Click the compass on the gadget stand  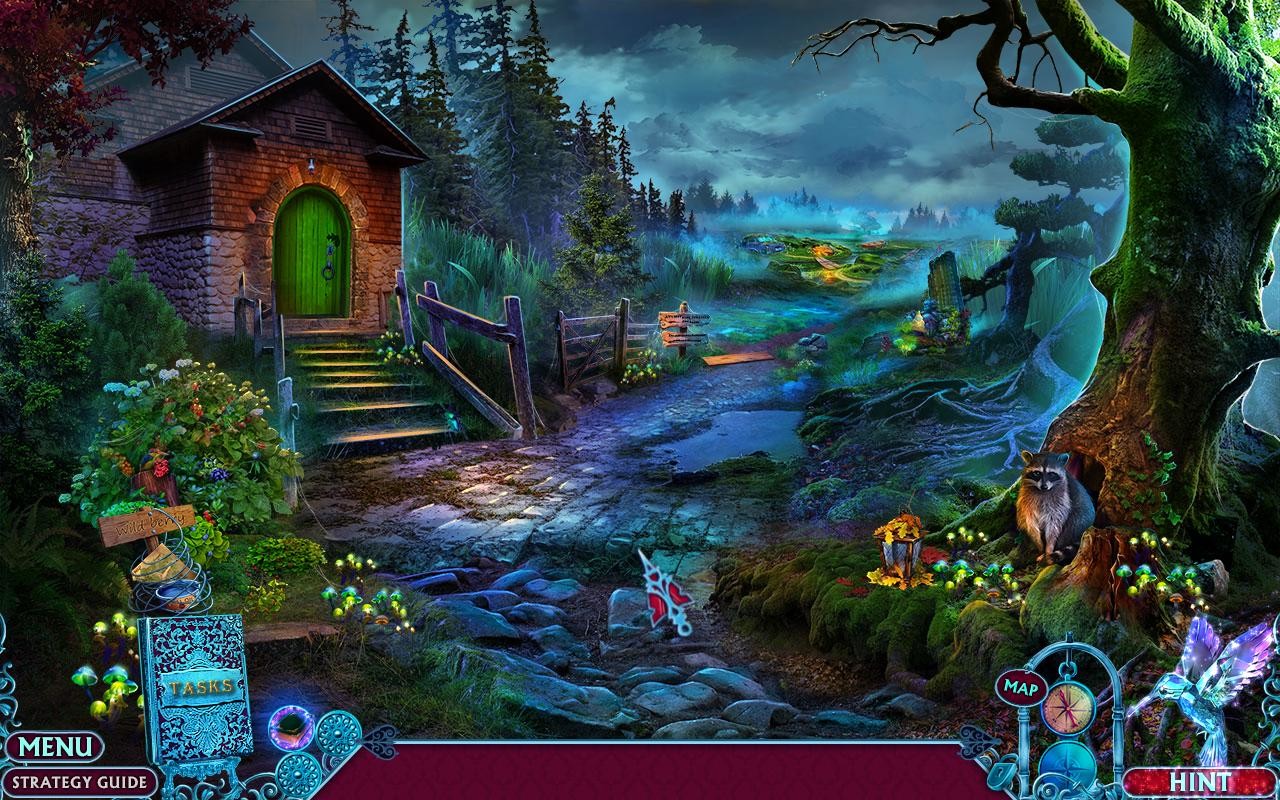pos(1067,707)
